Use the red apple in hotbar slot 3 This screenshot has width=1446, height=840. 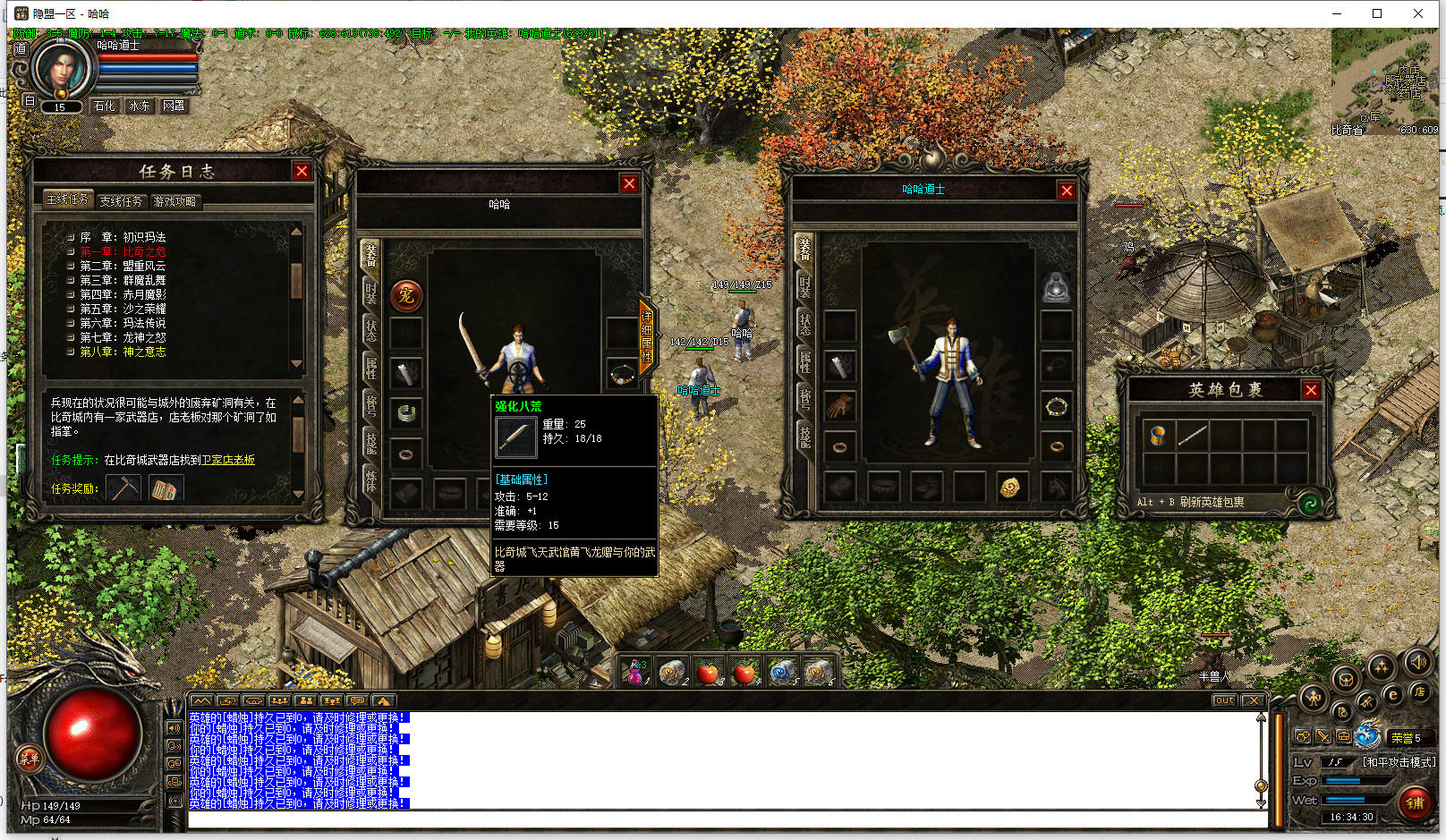[x=708, y=673]
